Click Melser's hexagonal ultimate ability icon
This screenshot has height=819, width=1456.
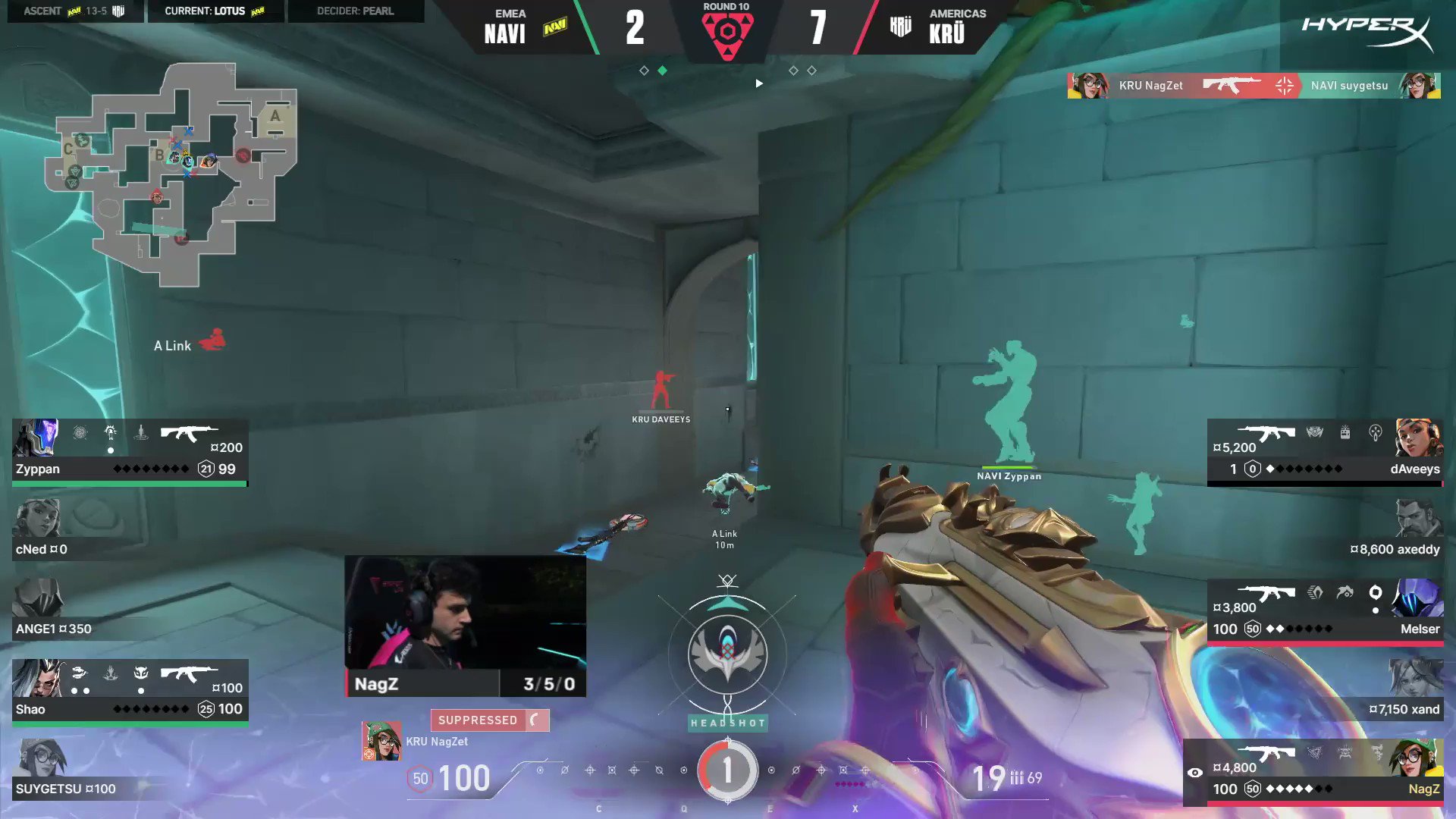click(x=1376, y=592)
